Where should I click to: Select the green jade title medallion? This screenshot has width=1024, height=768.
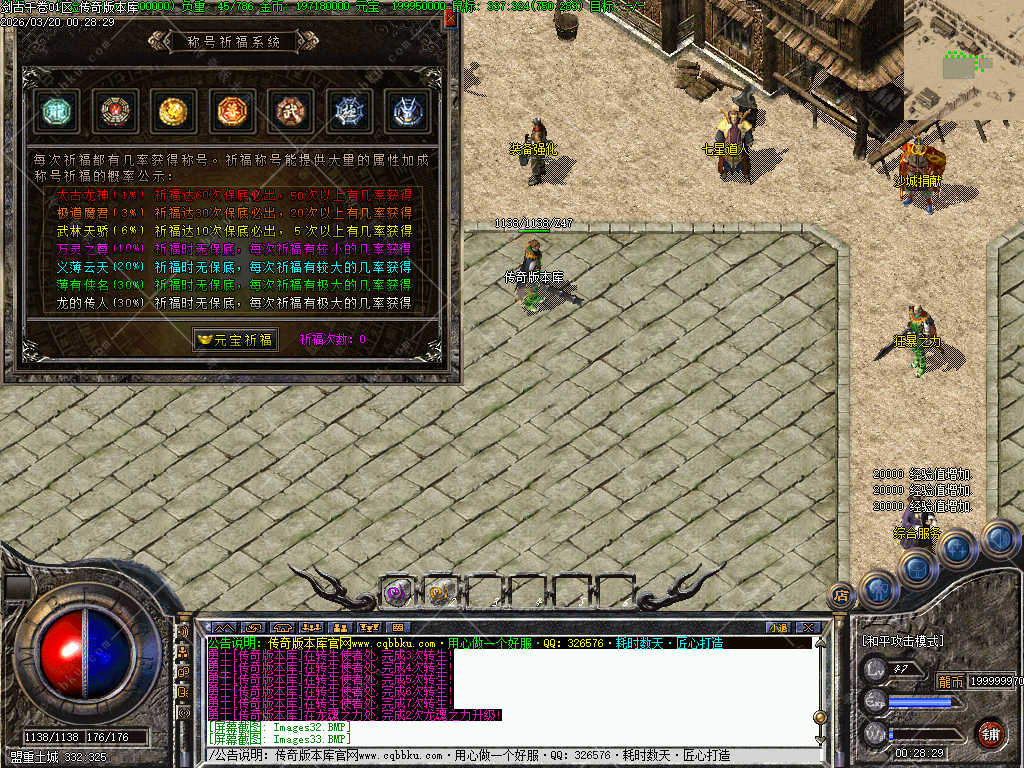[x=56, y=111]
